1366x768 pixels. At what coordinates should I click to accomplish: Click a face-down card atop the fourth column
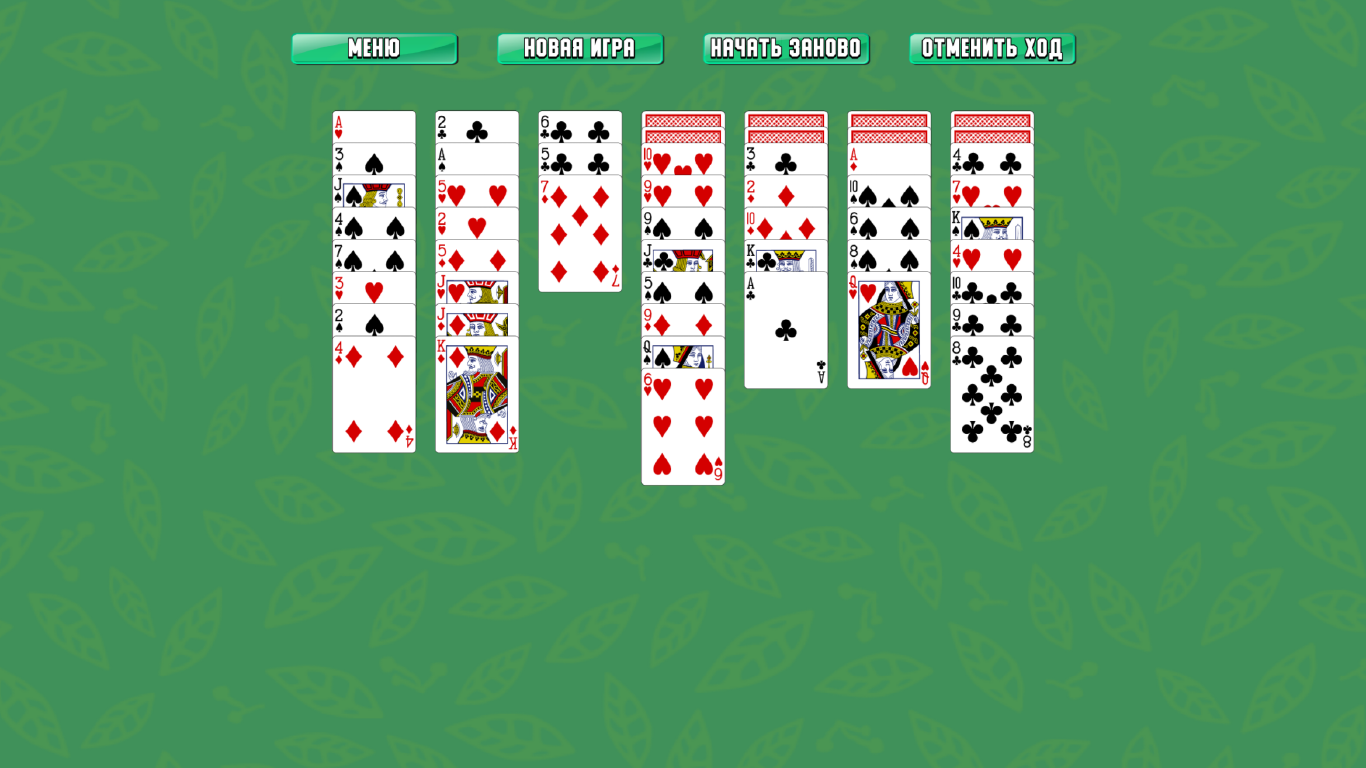click(x=683, y=119)
